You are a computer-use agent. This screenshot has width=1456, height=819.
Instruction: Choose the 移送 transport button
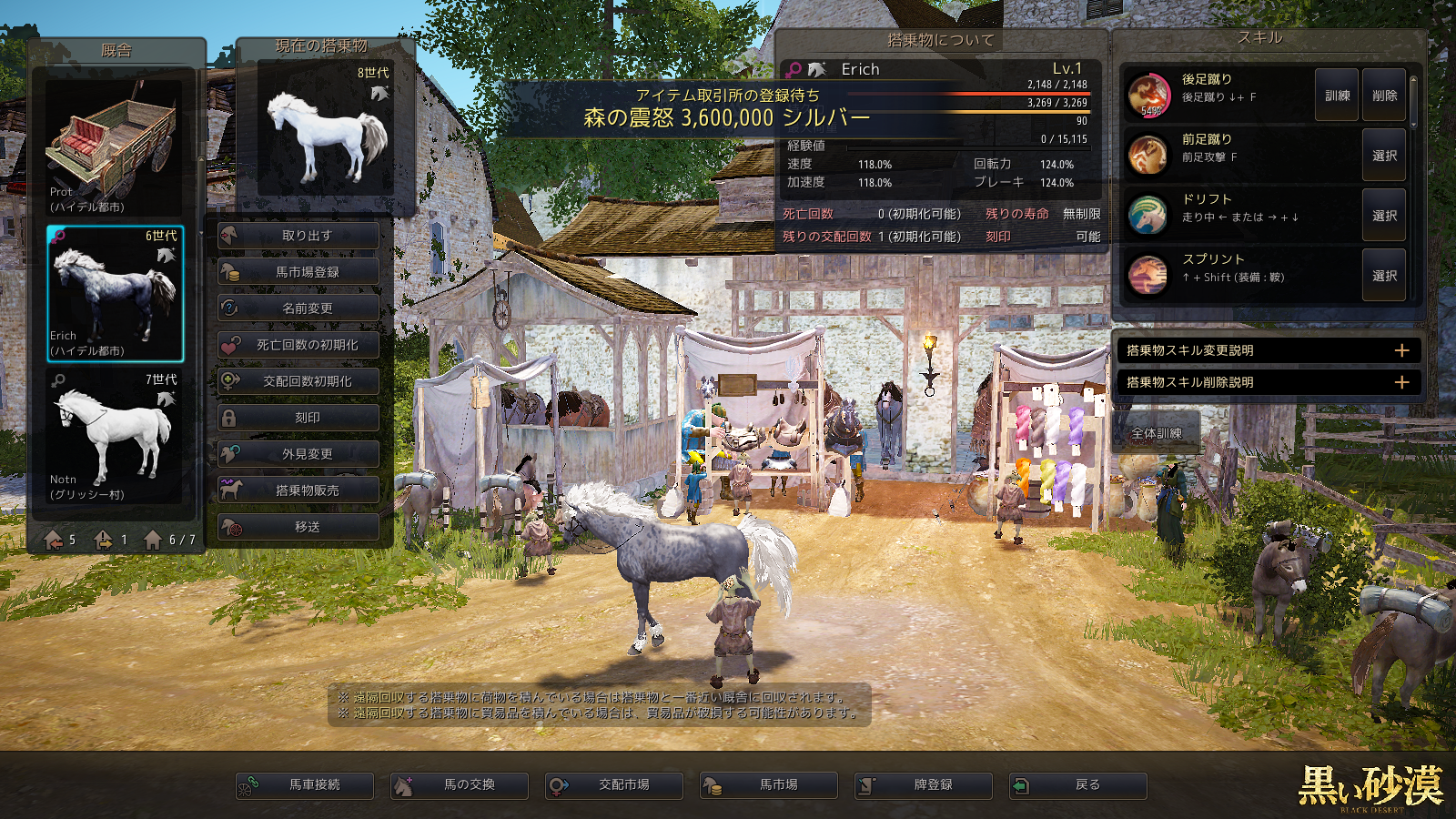tap(298, 527)
